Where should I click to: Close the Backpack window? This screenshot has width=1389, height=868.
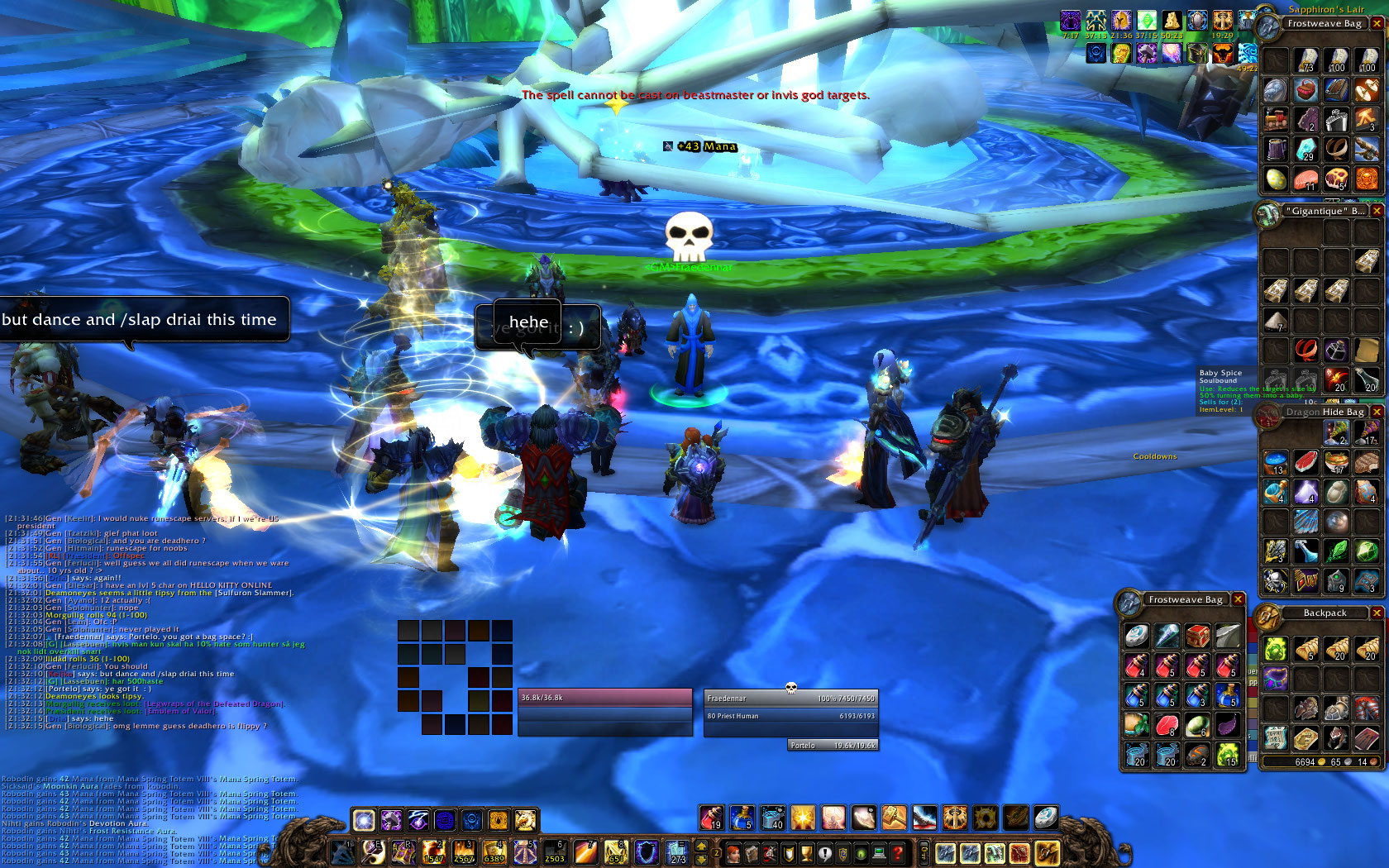pos(1377,613)
